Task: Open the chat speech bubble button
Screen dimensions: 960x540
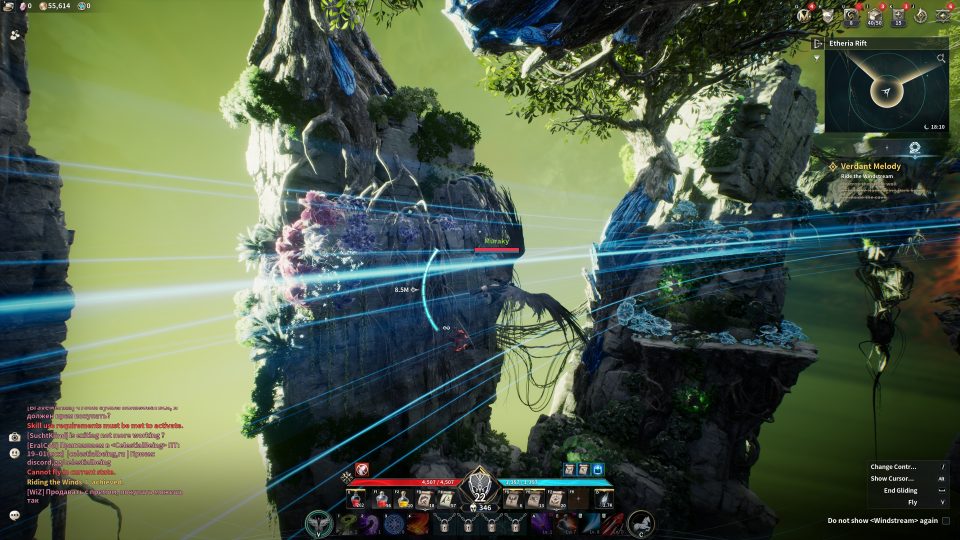Action: tap(15, 515)
